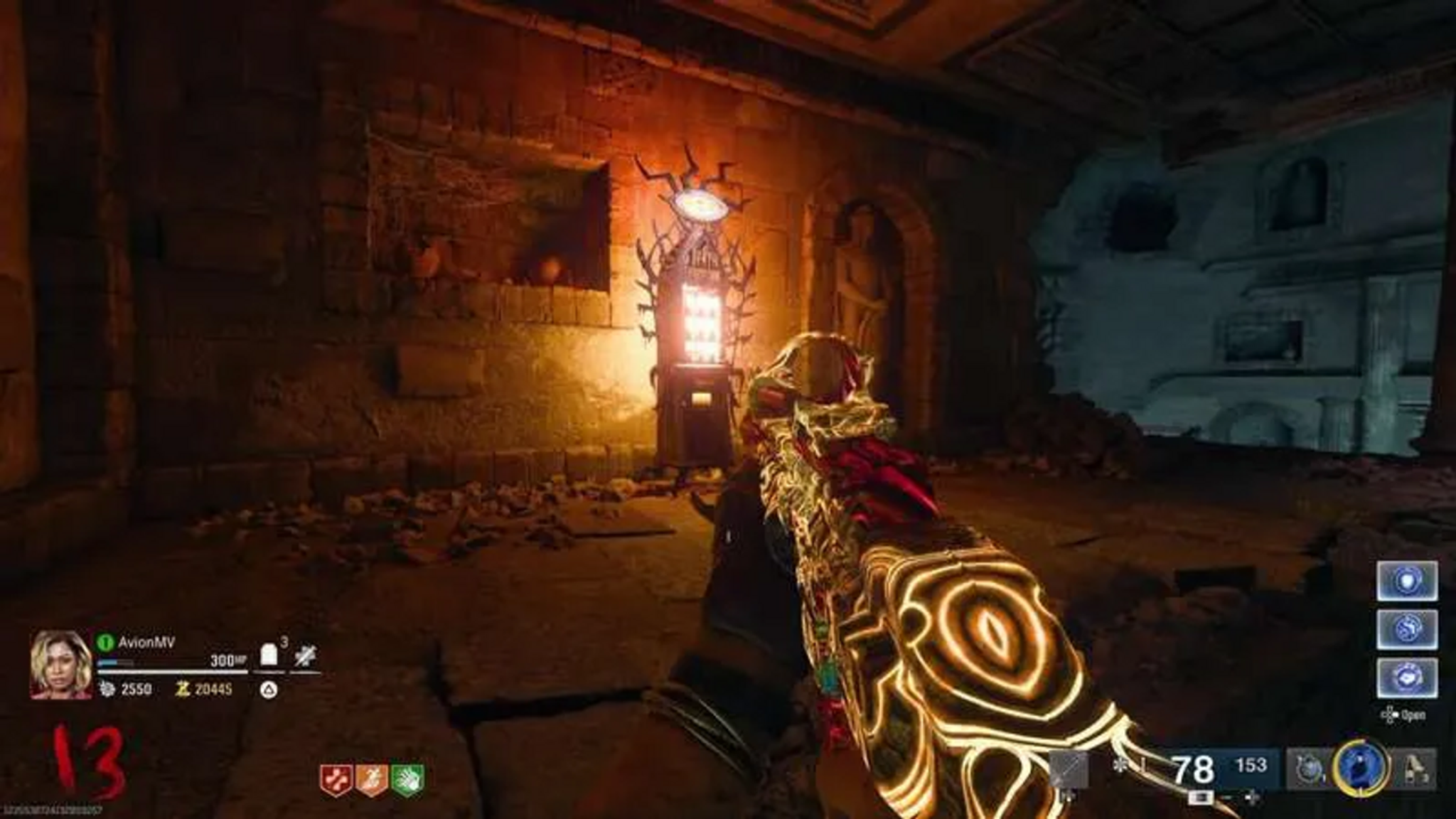
Task: Click the armor plate icon showing 3
Action: tap(269, 654)
